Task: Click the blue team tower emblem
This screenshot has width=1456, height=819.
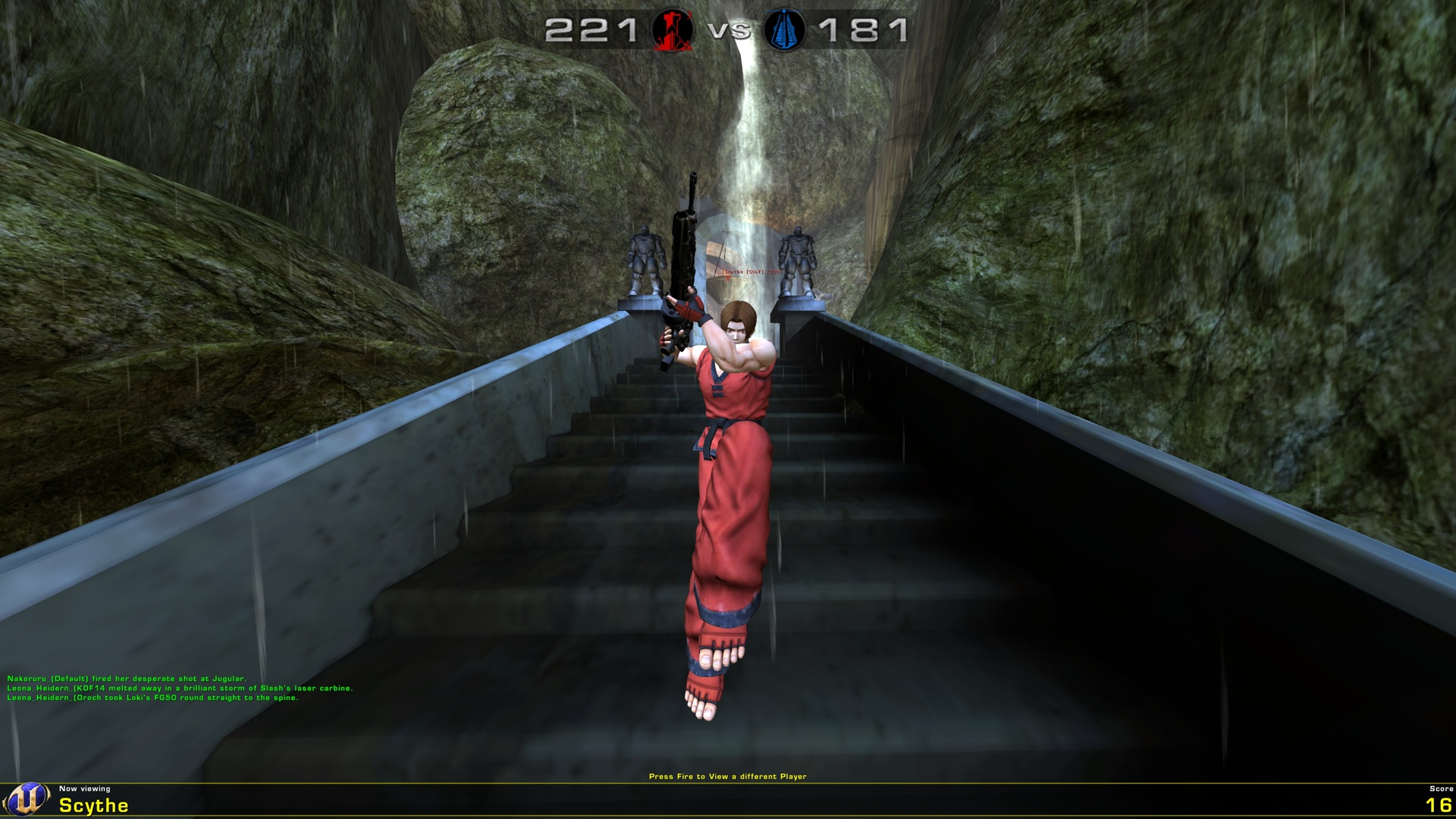Action: (785, 31)
